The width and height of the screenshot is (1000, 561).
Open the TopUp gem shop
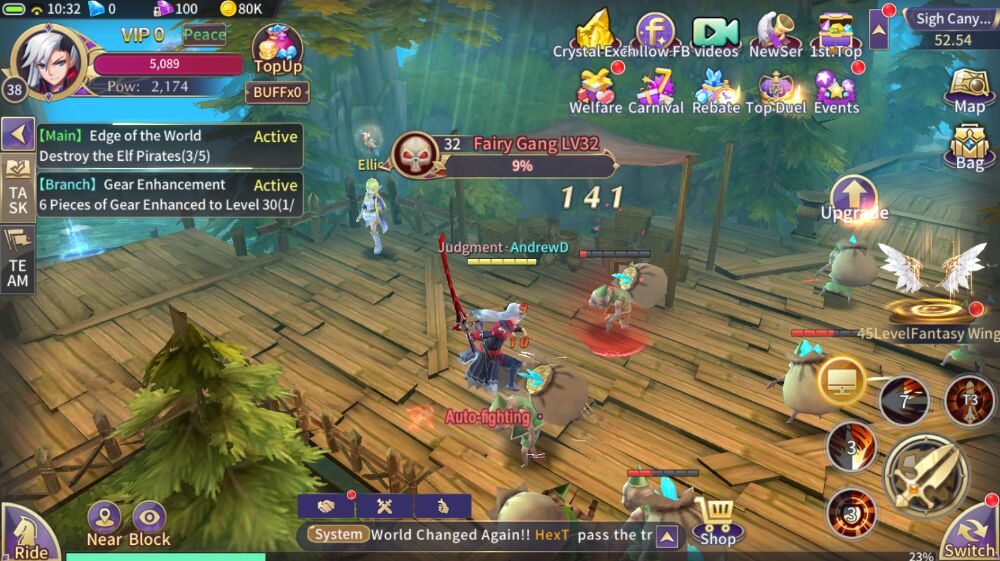click(277, 50)
